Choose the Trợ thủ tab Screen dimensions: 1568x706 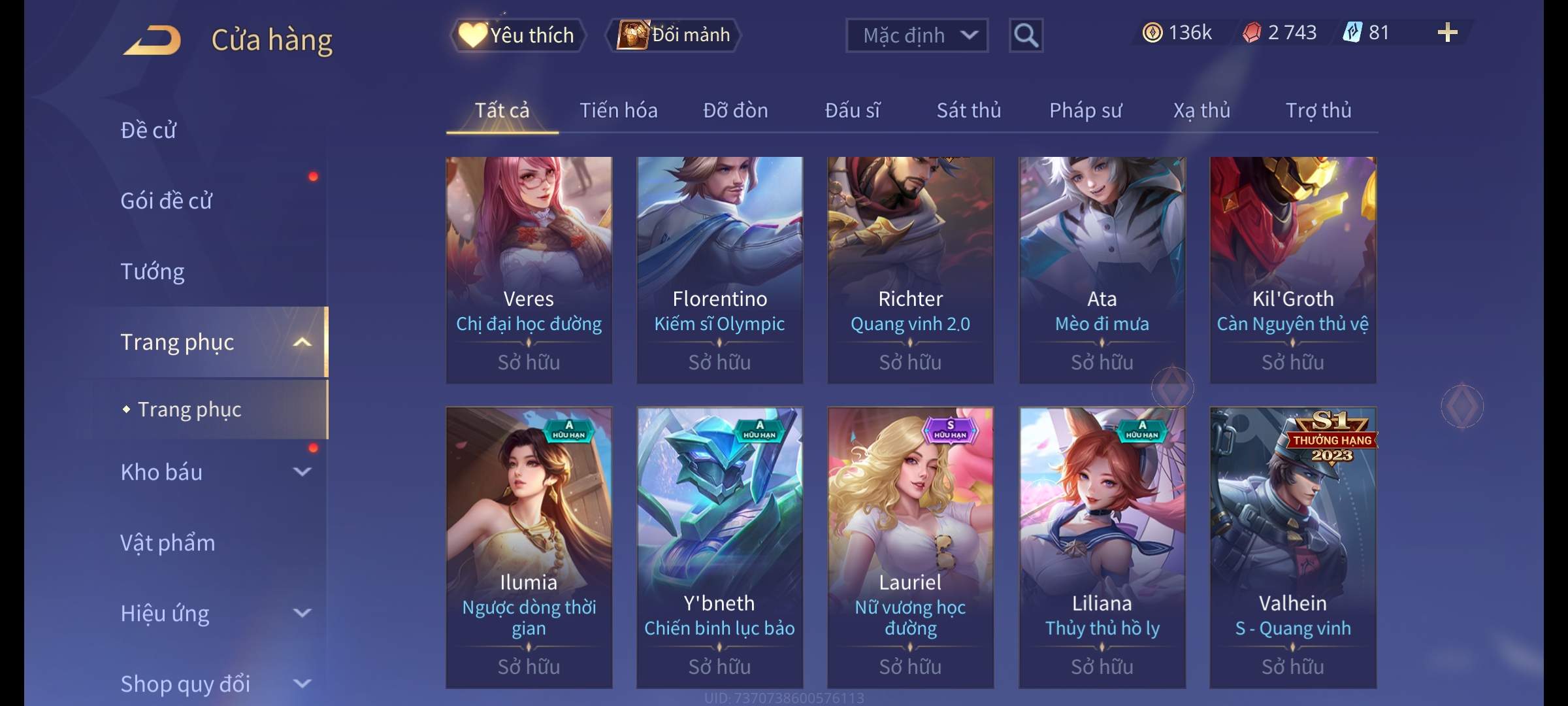click(1318, 110)
